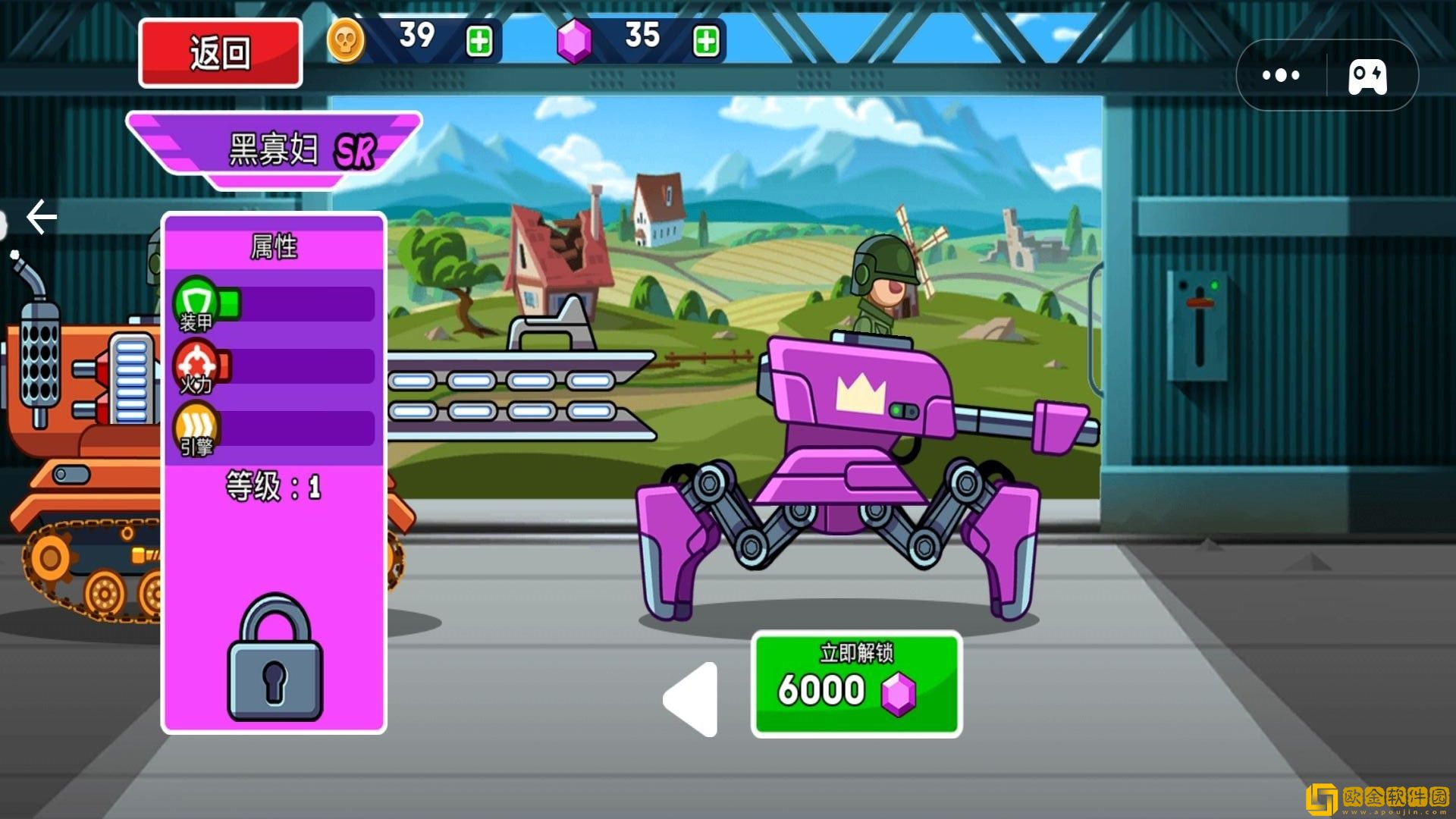The height and width of the screenshot is (819, 1456).
Task: Click the white left-arrow on the screen edge
Action: pos(42,218)
